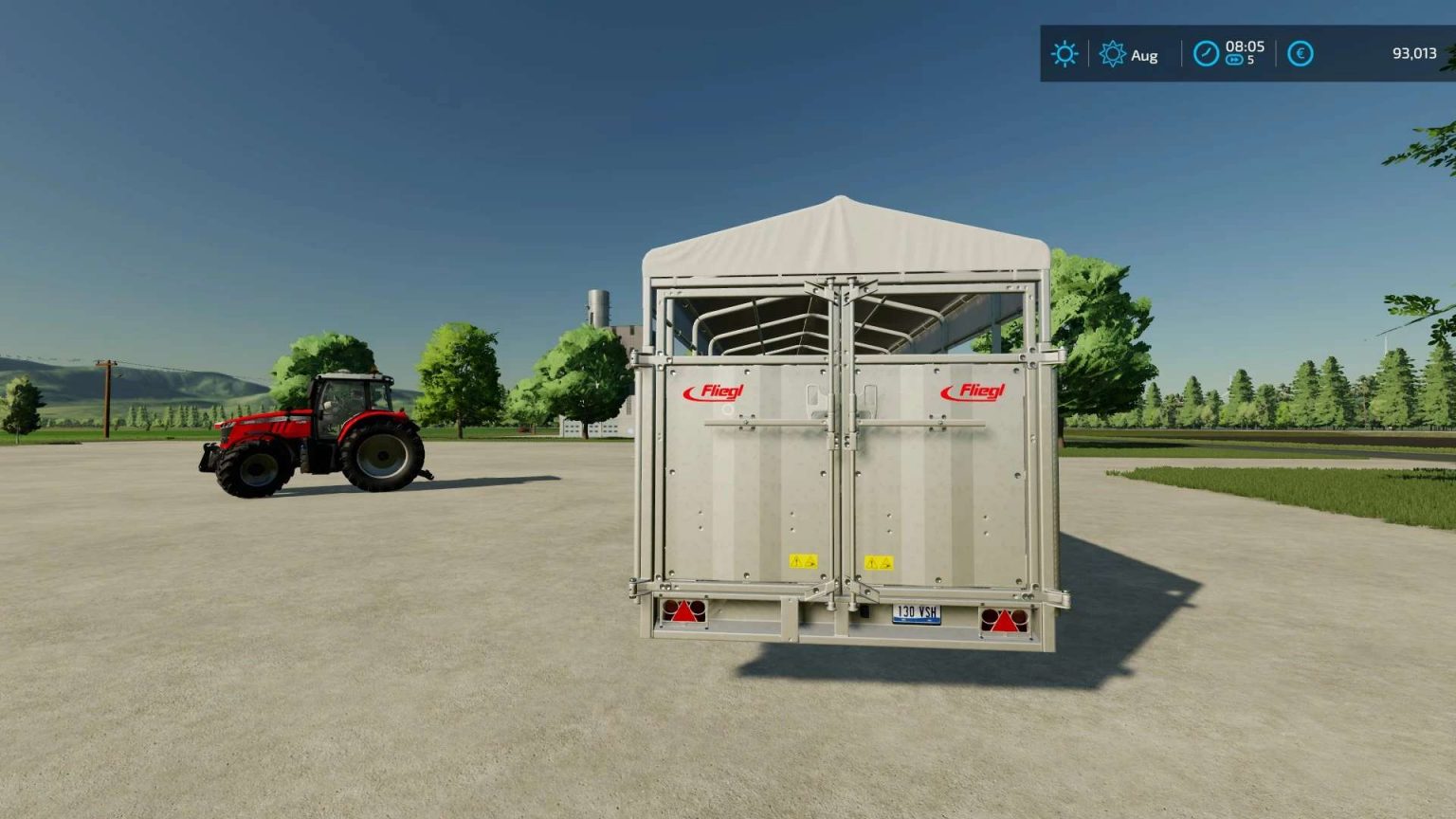
Task: Click the time-scale fast-forward icon
Action: 1234,62
